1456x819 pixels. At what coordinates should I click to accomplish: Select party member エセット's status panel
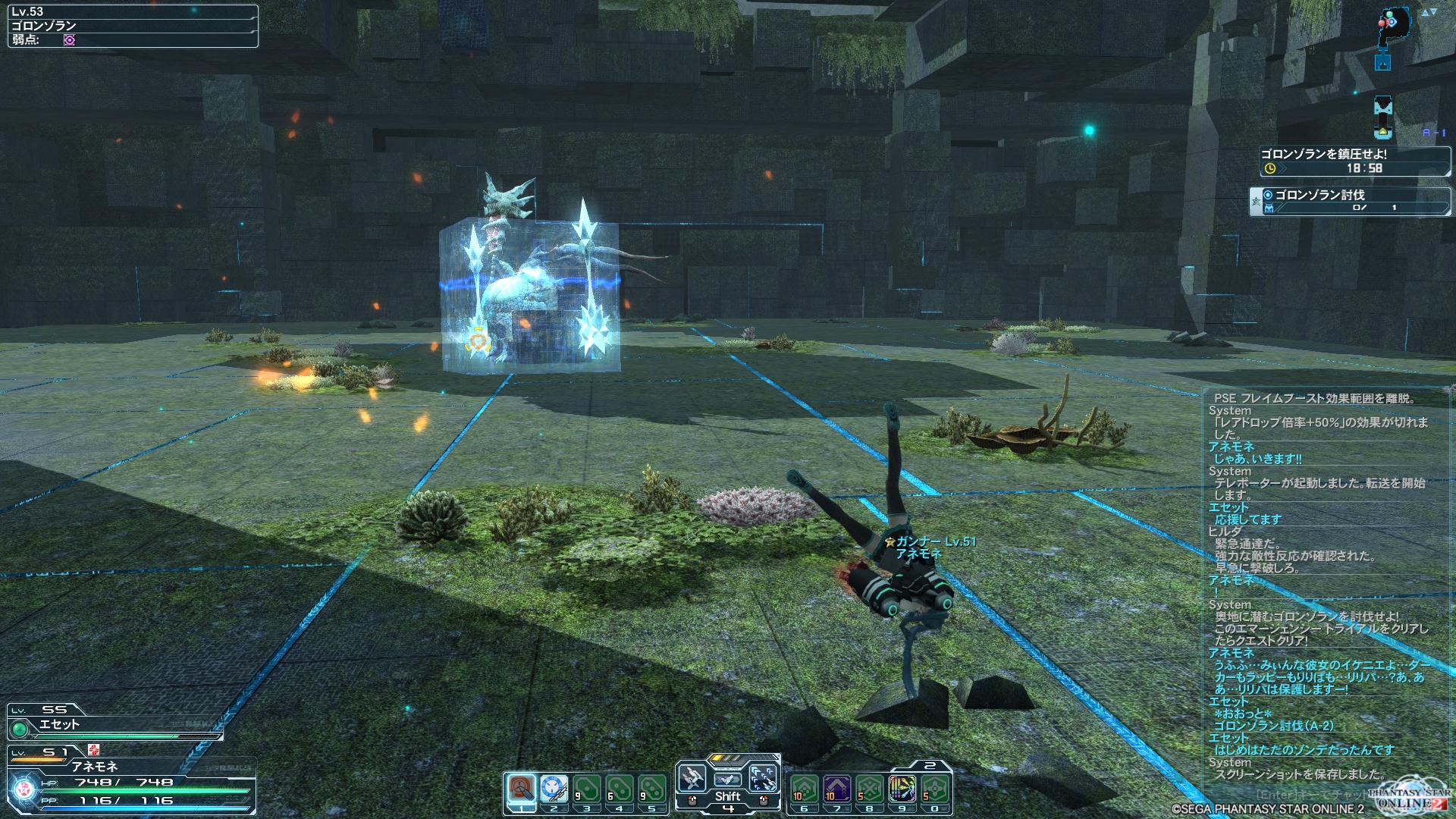114,722
